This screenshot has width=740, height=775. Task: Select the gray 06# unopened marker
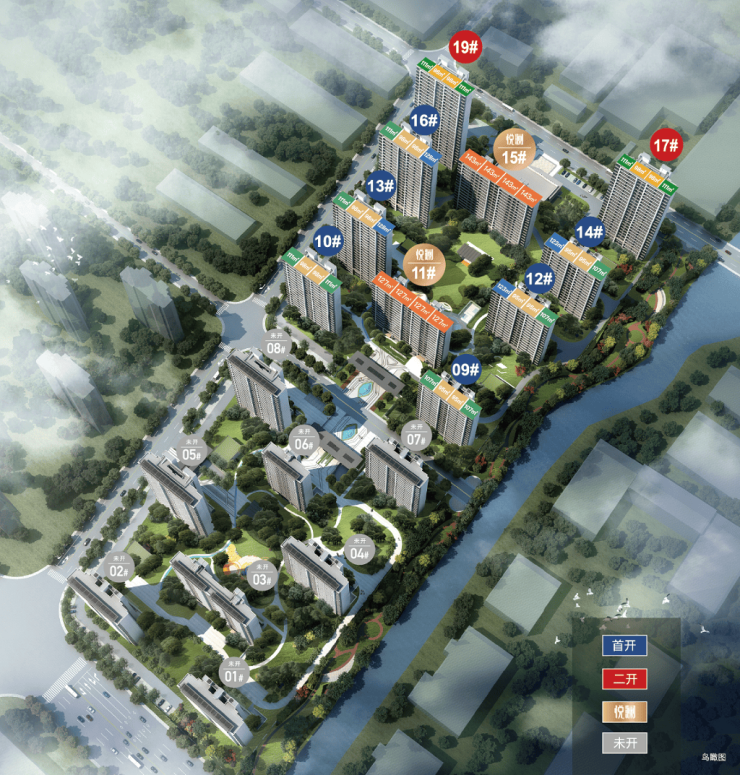point(304,440)
